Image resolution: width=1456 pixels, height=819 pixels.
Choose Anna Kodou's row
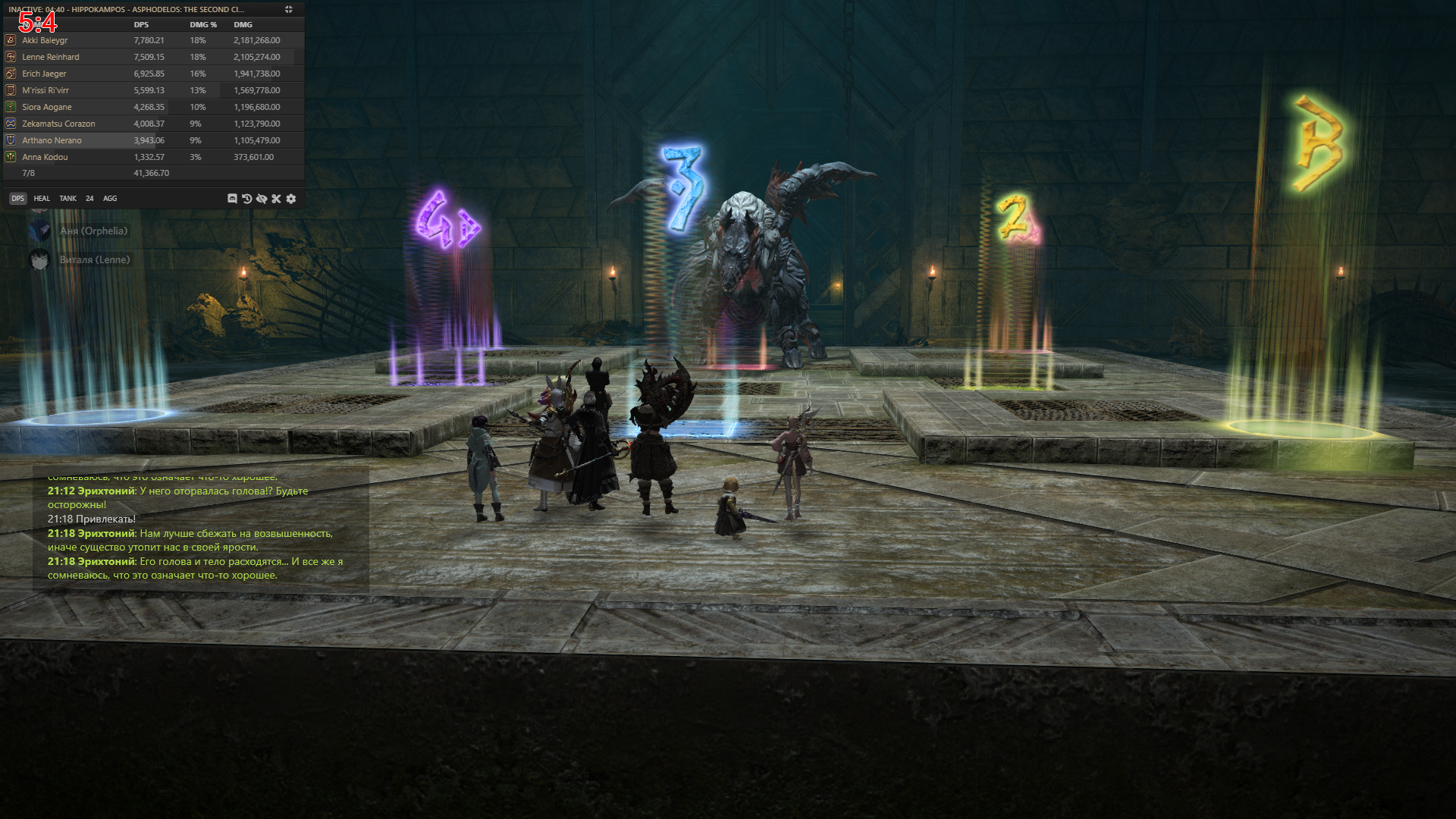(152, 157)
